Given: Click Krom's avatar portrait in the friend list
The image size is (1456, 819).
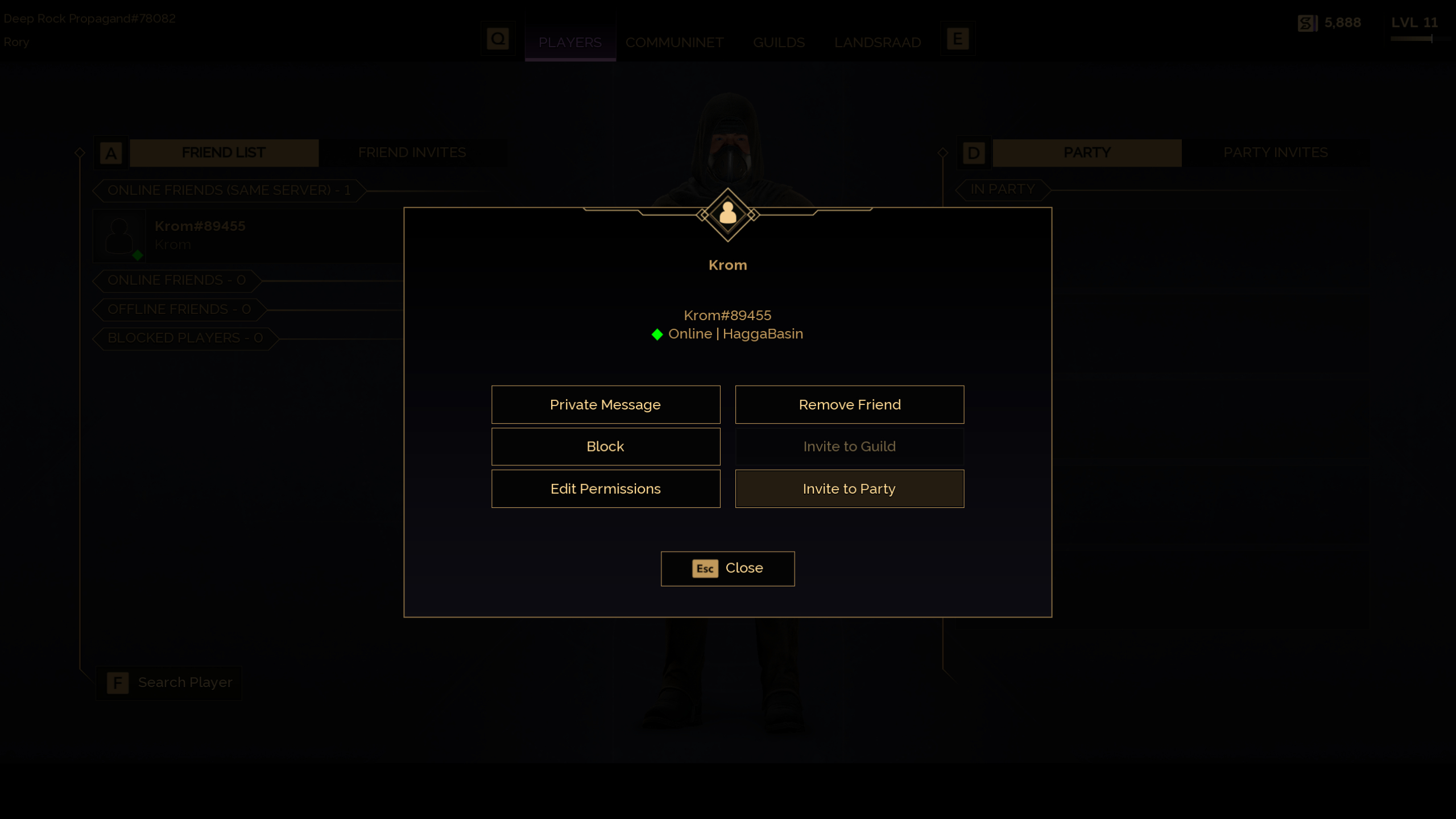Looking at the screenshot, I should pos(120,235).
